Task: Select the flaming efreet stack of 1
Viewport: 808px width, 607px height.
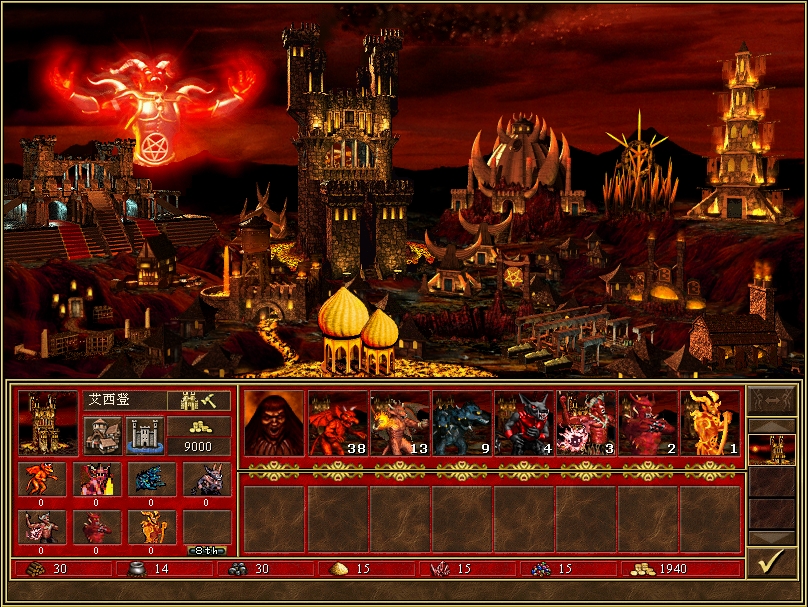Action: (710, 423)
